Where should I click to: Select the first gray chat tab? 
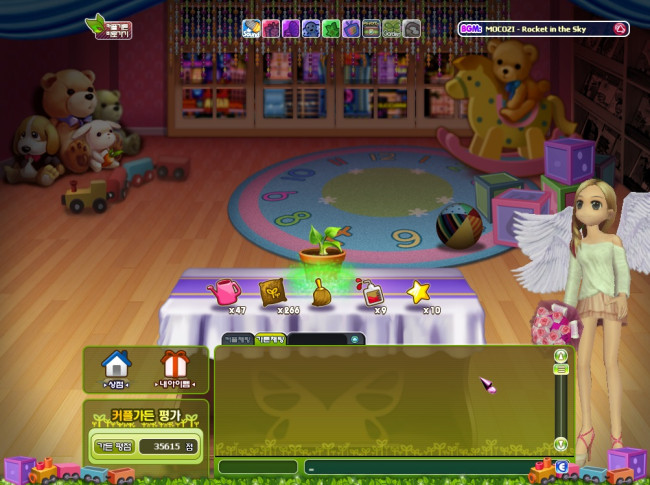237,340
